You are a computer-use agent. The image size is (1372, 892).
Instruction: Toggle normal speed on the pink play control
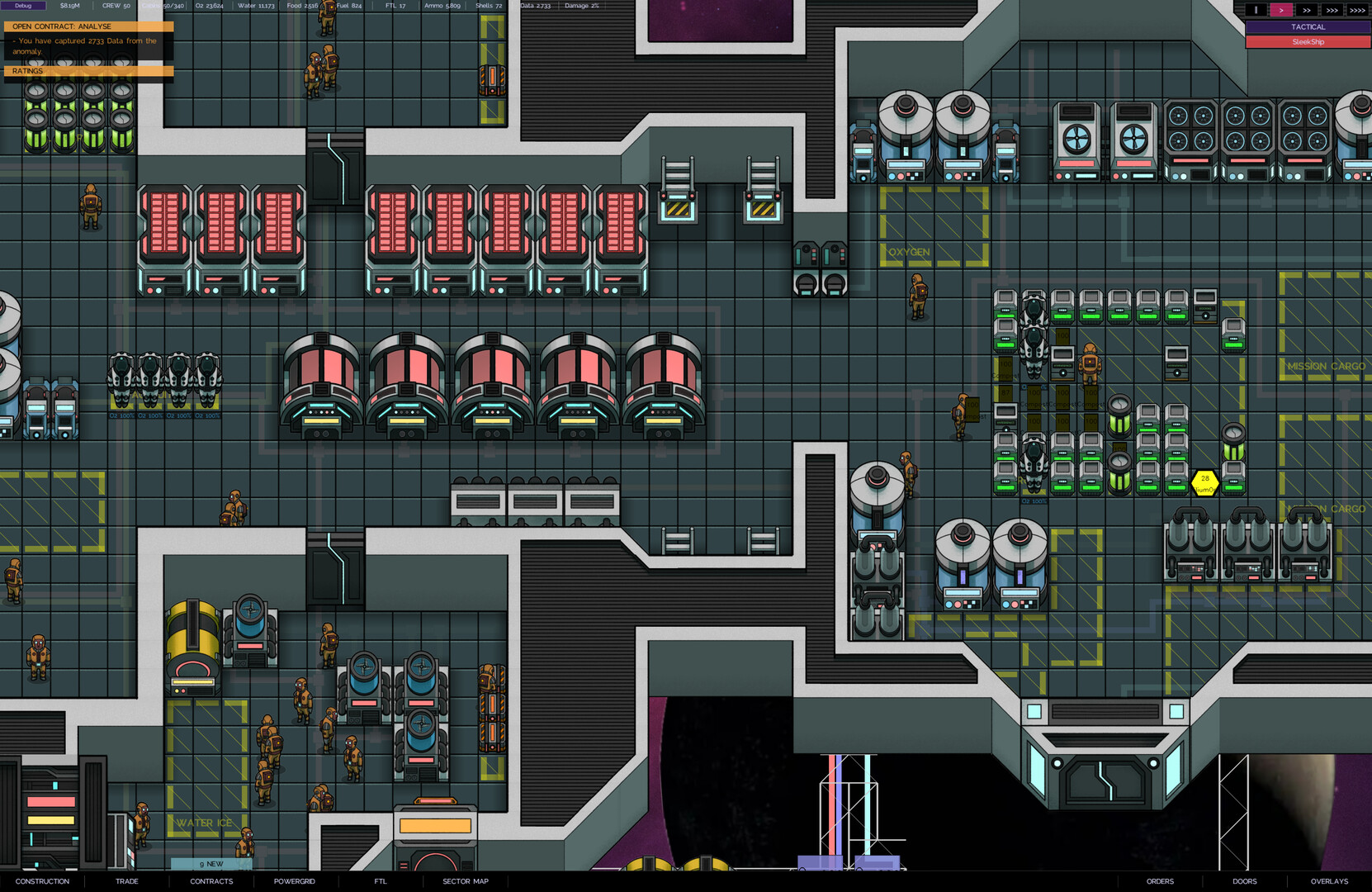pyautogui.click(x=1281, y=10)
